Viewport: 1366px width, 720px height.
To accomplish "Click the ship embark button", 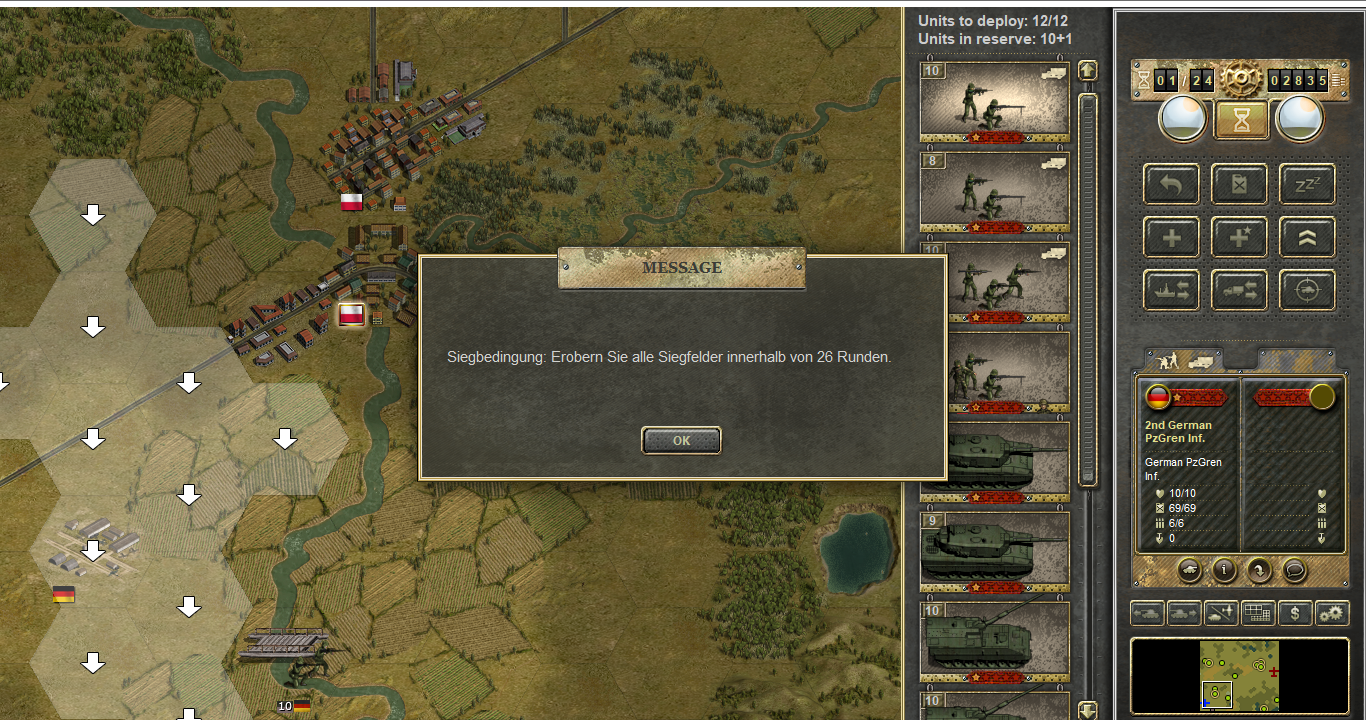I will tap(1171, 290).
